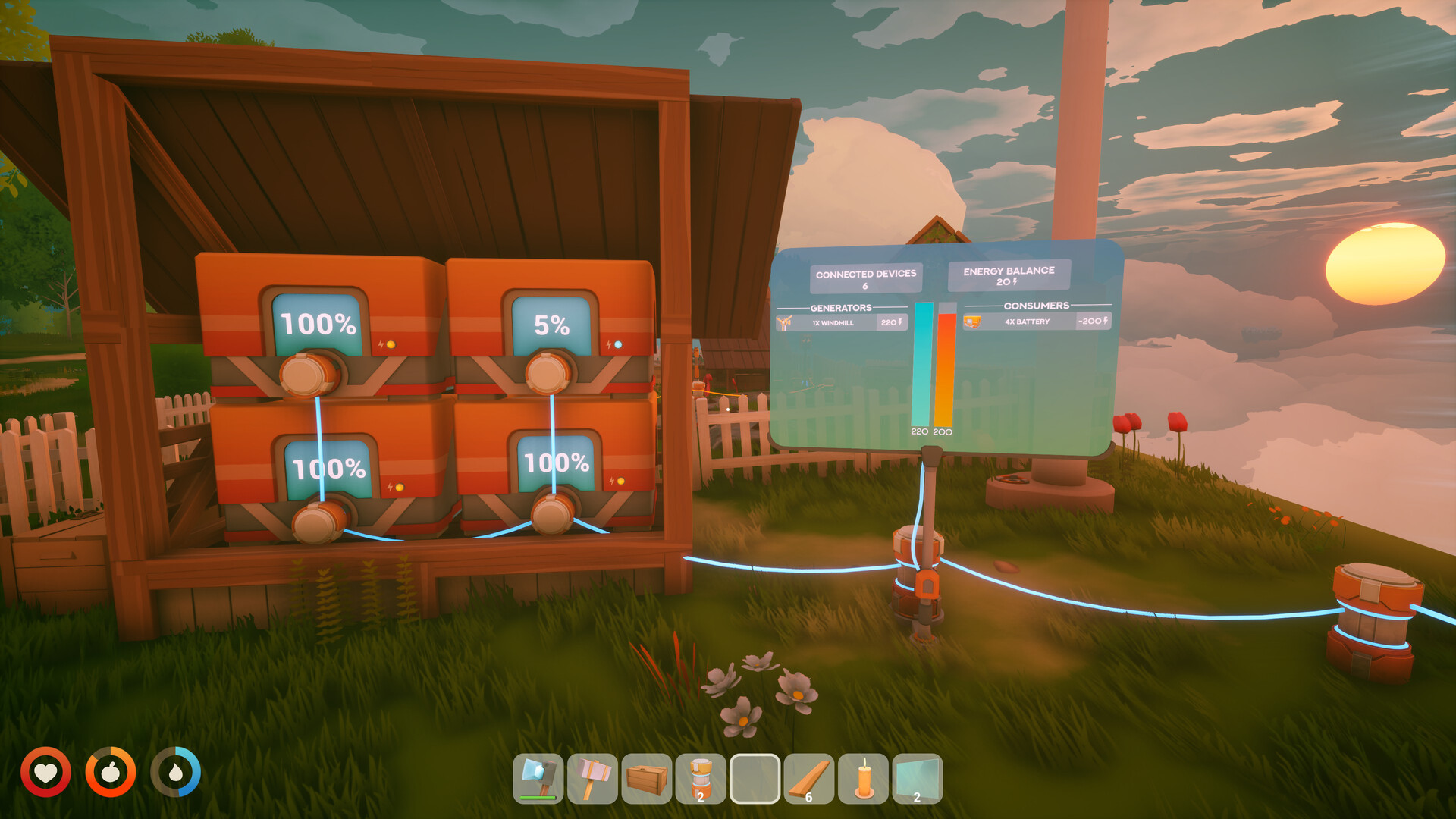Image resolution: width=1456 pixels, height=819 pixels.
Task: Select the hammer in the hotbar
Action: point(591,777)
